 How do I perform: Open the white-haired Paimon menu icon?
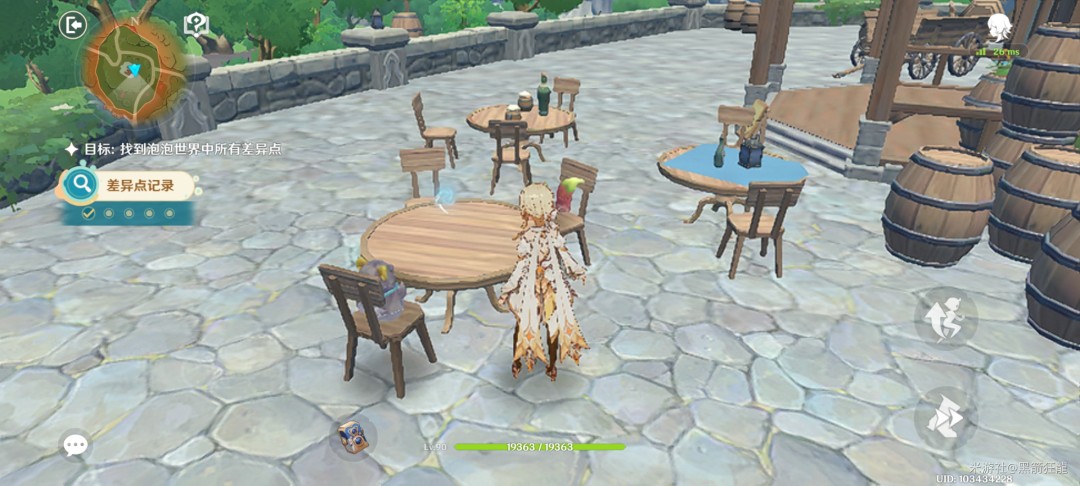(1000, 26)
